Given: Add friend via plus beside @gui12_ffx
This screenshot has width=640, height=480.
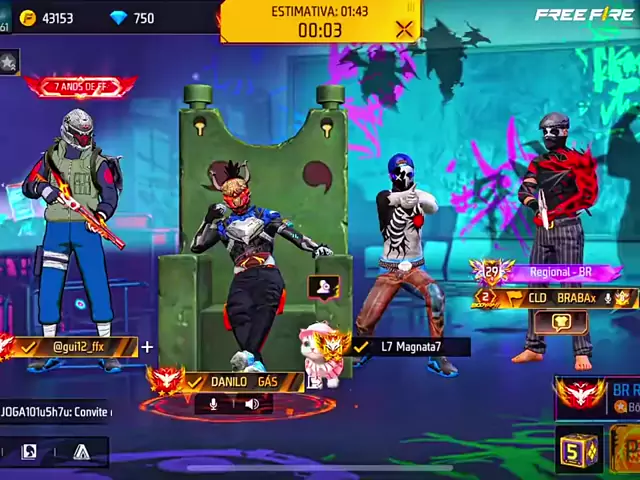Looking at the screenshot, I should click(148, 347).
